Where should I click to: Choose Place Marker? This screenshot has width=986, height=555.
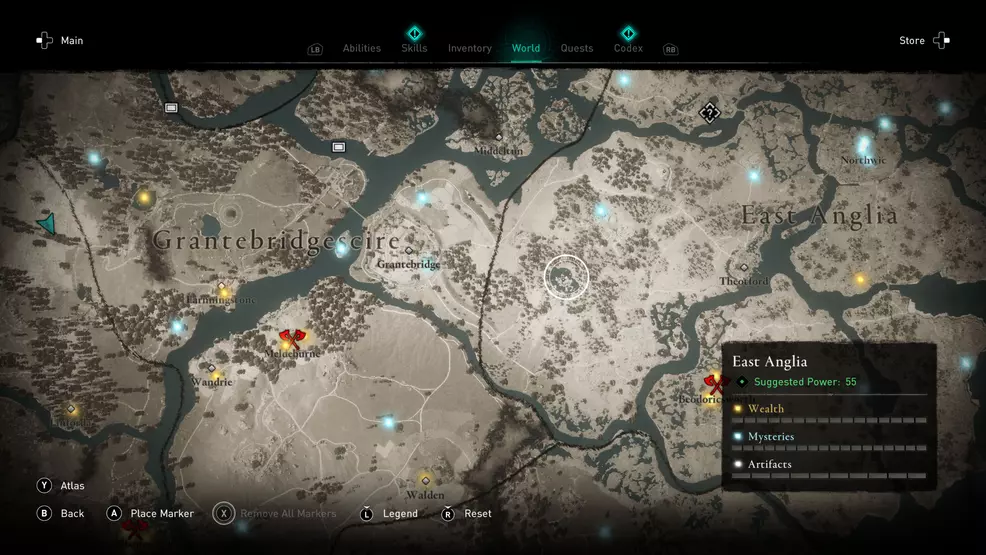150,514
